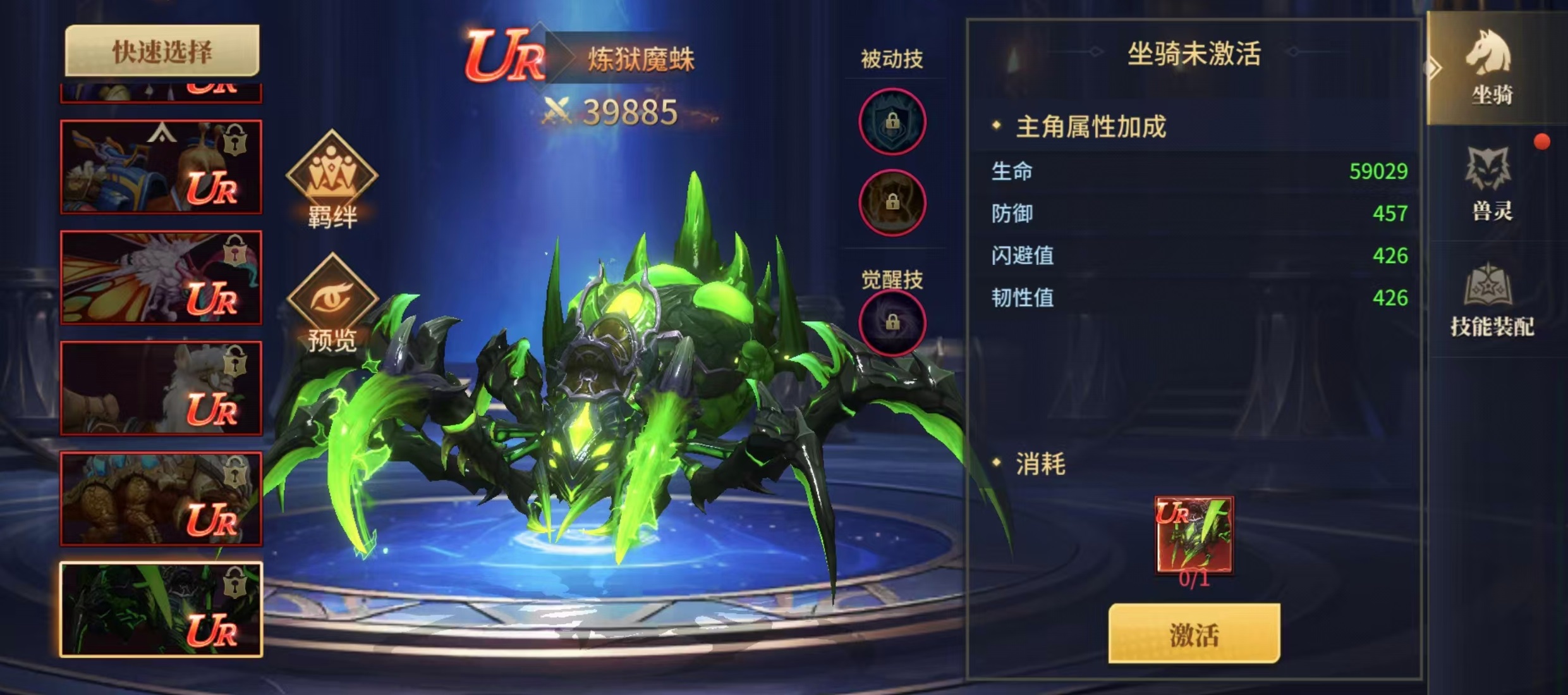Select the blue and gold UR mount thumbnail
Viewport: 1568px width, 695px height.
pos(161,167)
